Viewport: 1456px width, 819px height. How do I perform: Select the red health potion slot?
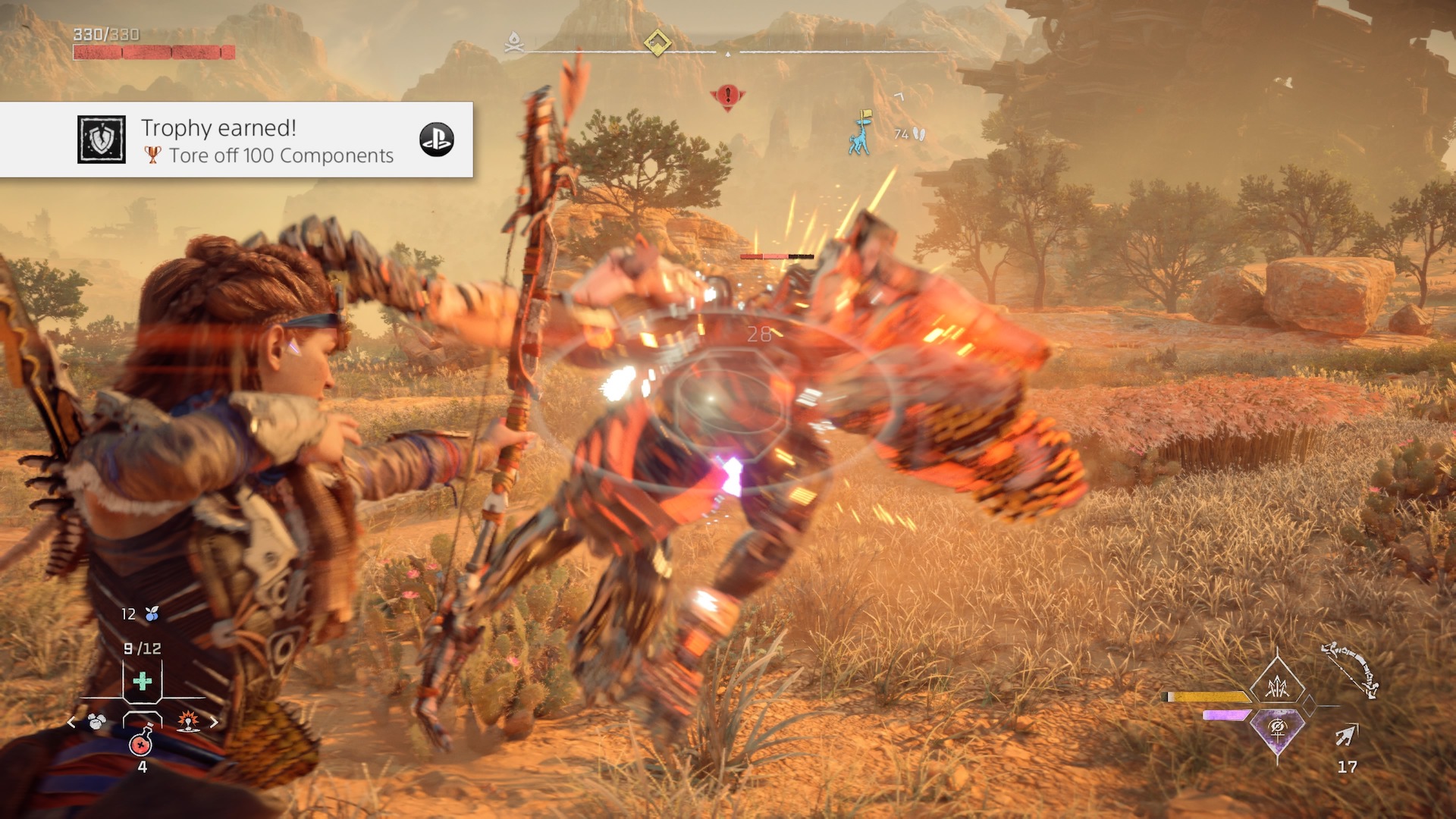141,743
